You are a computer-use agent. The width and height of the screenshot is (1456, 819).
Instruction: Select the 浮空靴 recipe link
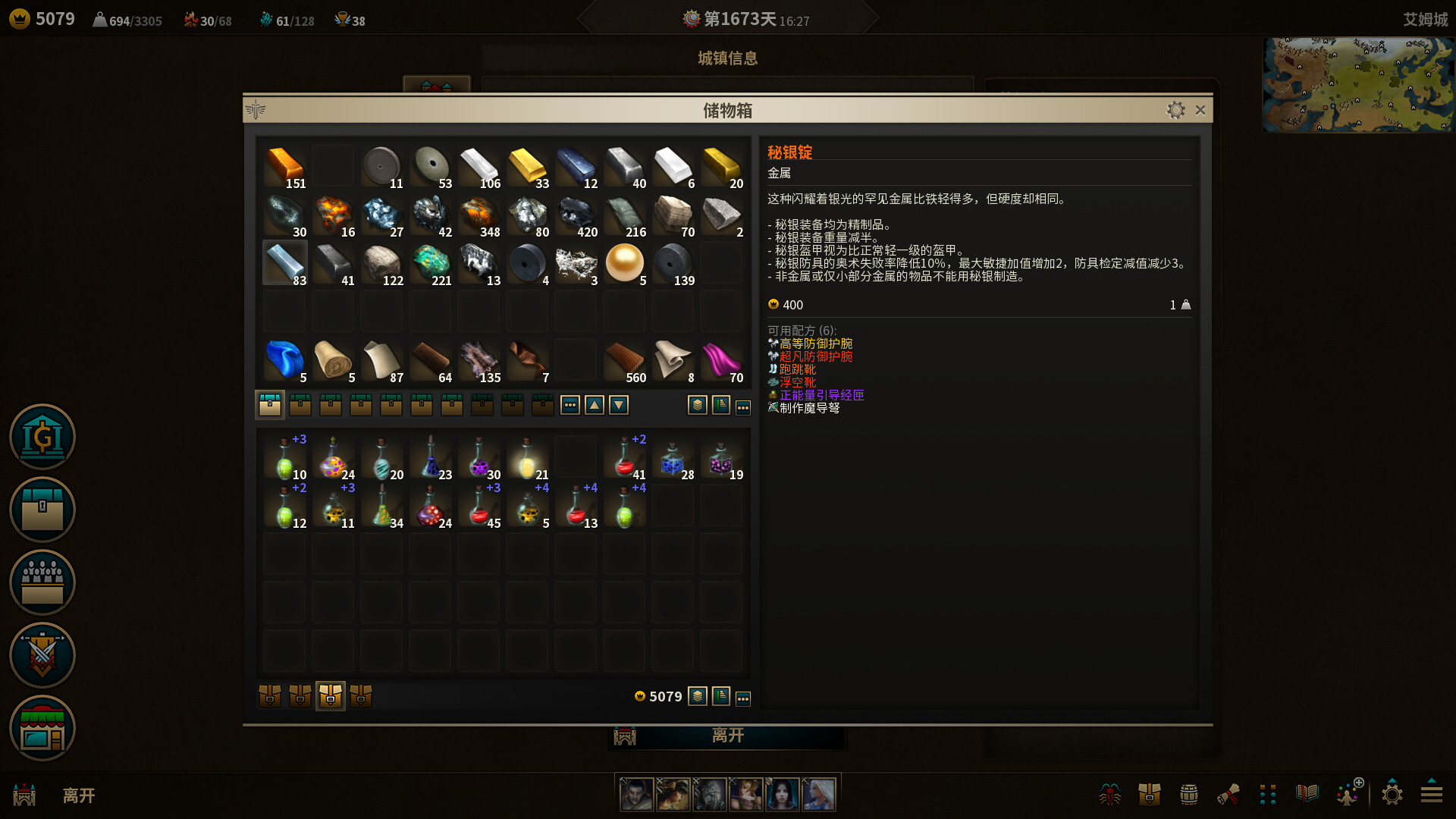798,382
